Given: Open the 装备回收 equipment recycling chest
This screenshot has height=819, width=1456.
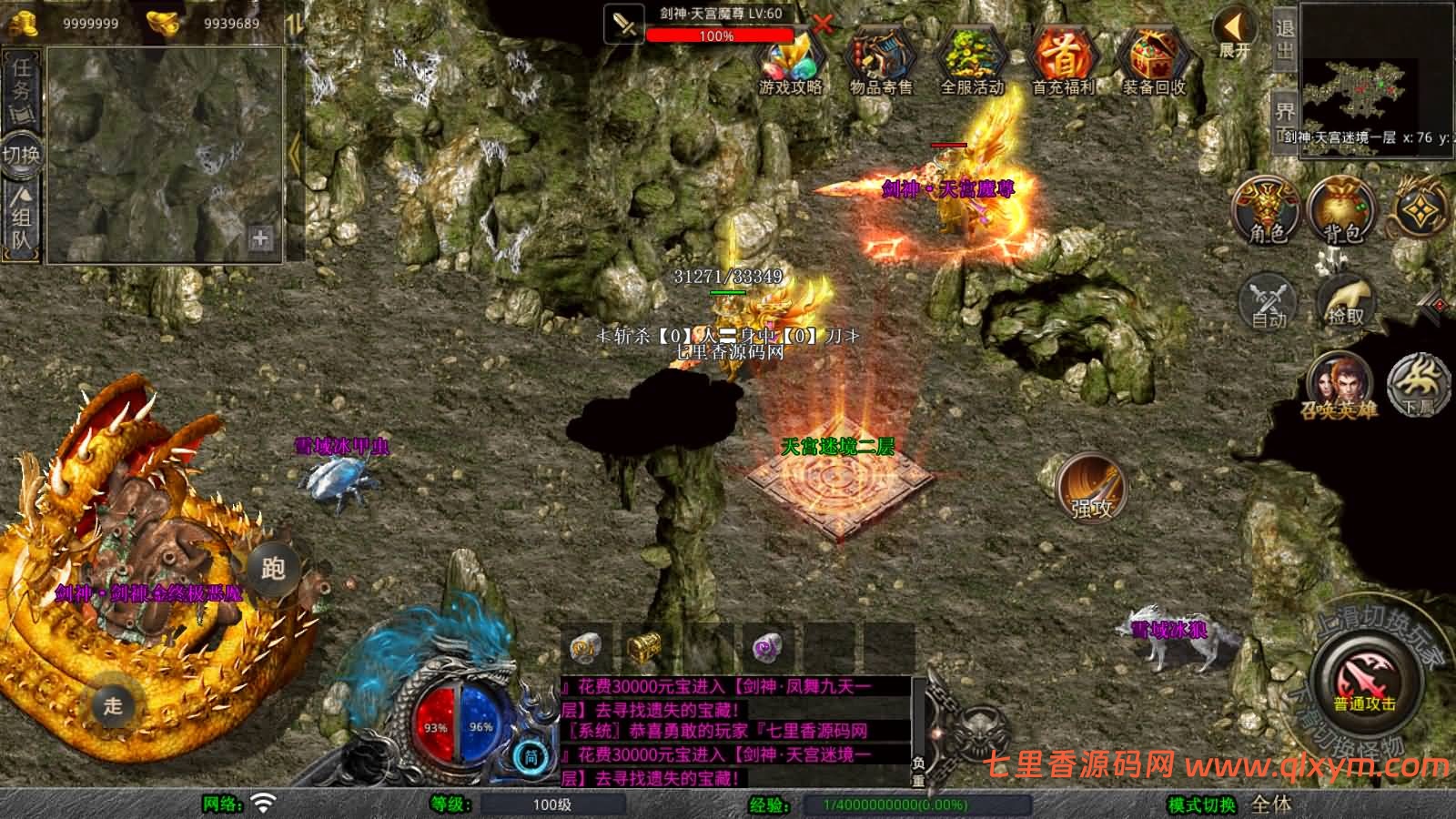Looking at the screenshot, I should [x=1153, y=62].
